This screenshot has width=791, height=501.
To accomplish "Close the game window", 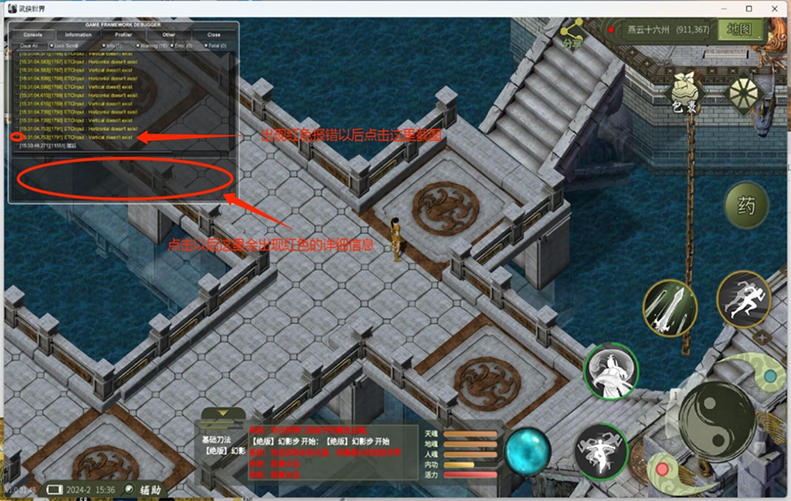I will tap(775, 8).
